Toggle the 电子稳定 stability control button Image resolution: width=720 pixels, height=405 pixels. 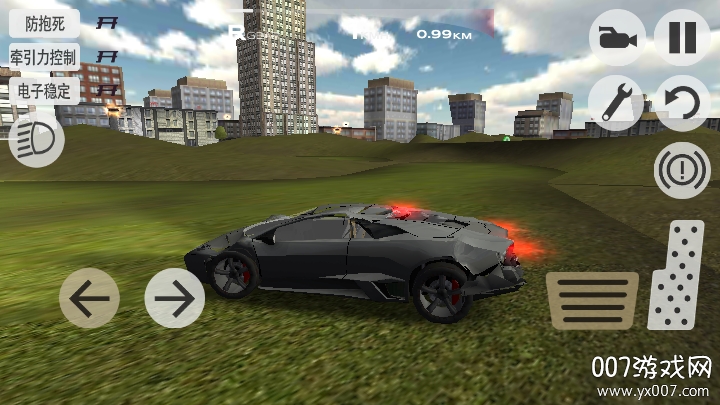coord(44,90)
